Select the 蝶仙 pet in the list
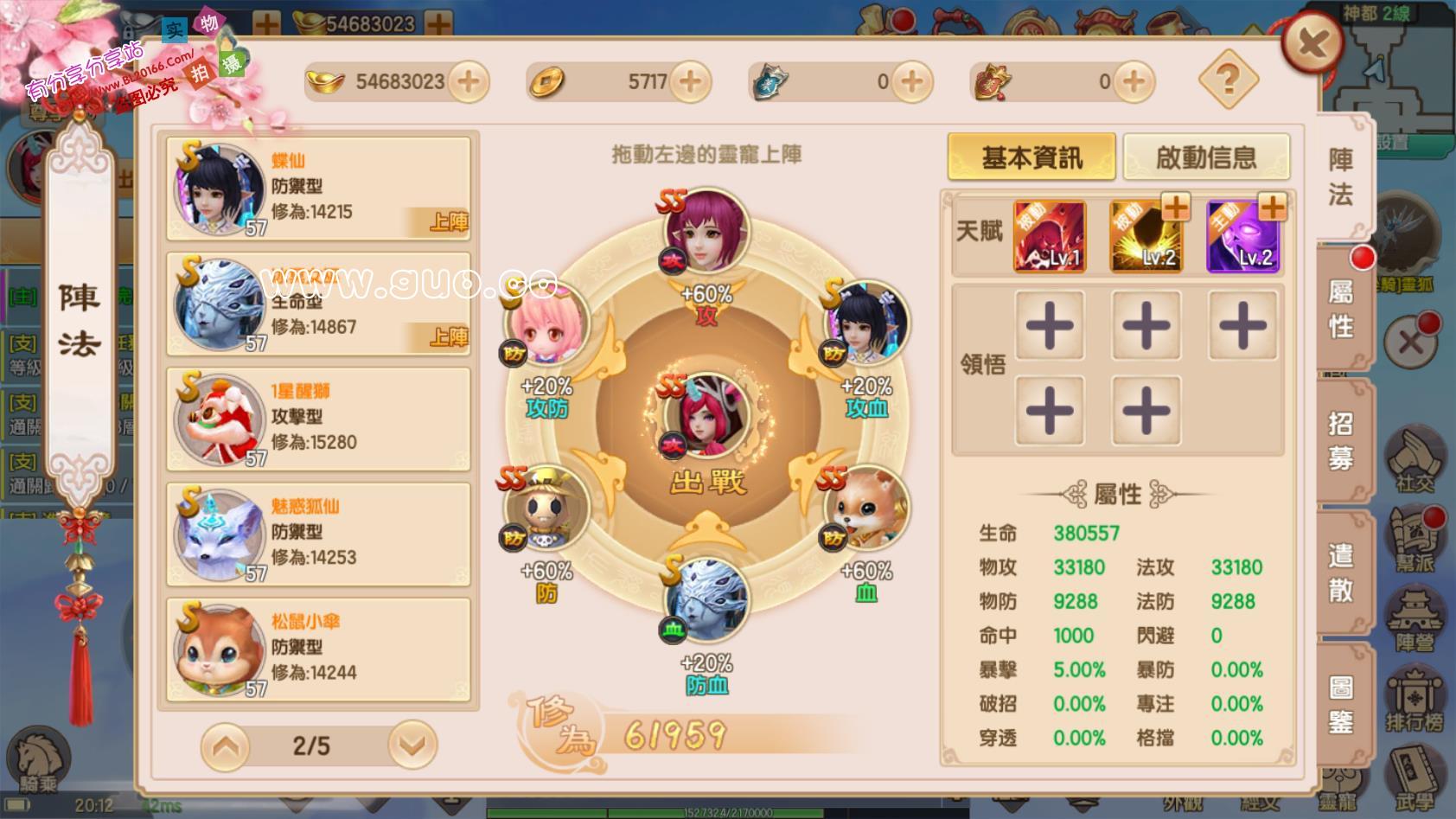Viewport: 1456px width, 819px height. [x=318, y=189]
